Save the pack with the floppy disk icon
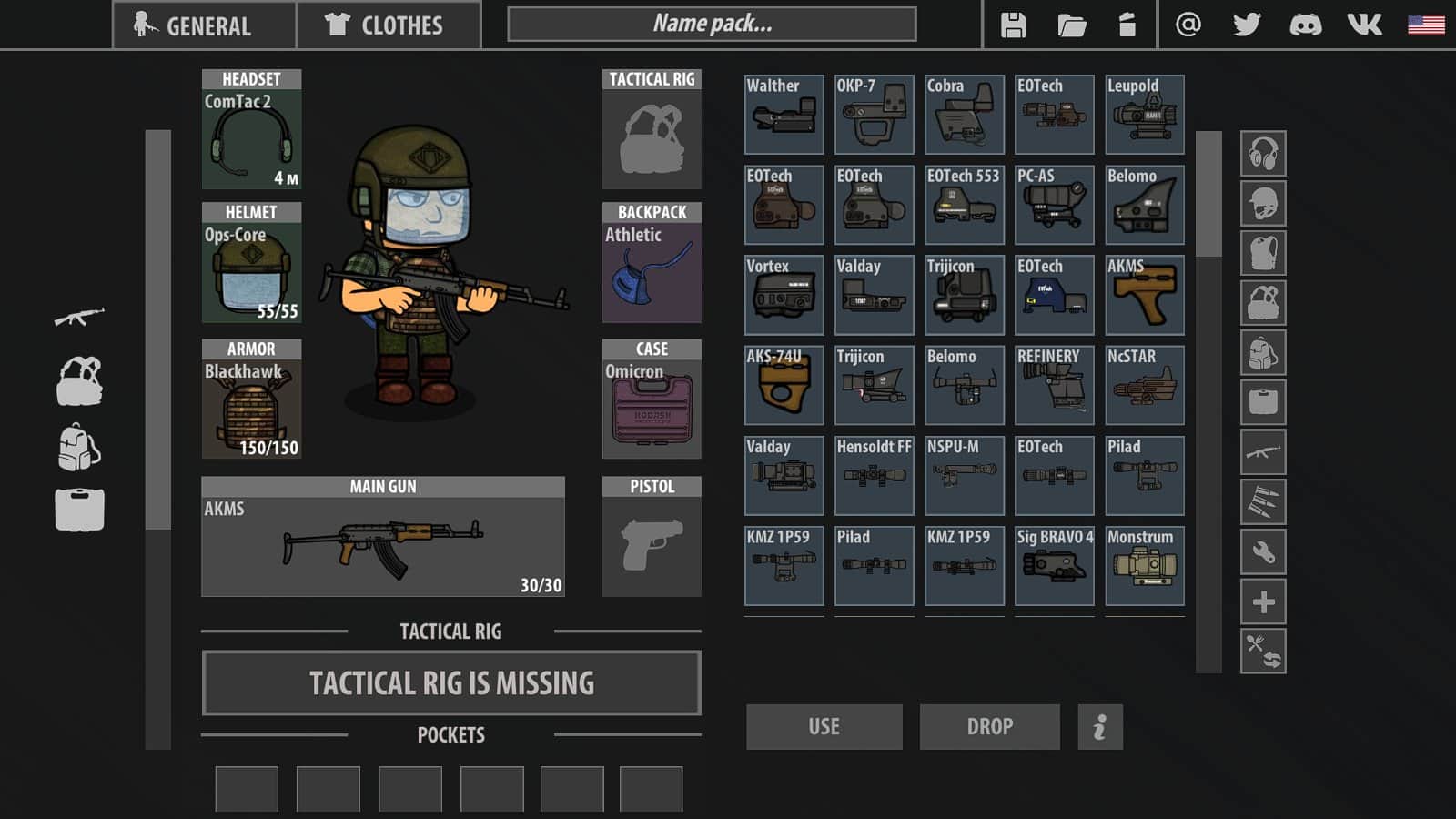1456x819 pixels. tap(1013, 25)
